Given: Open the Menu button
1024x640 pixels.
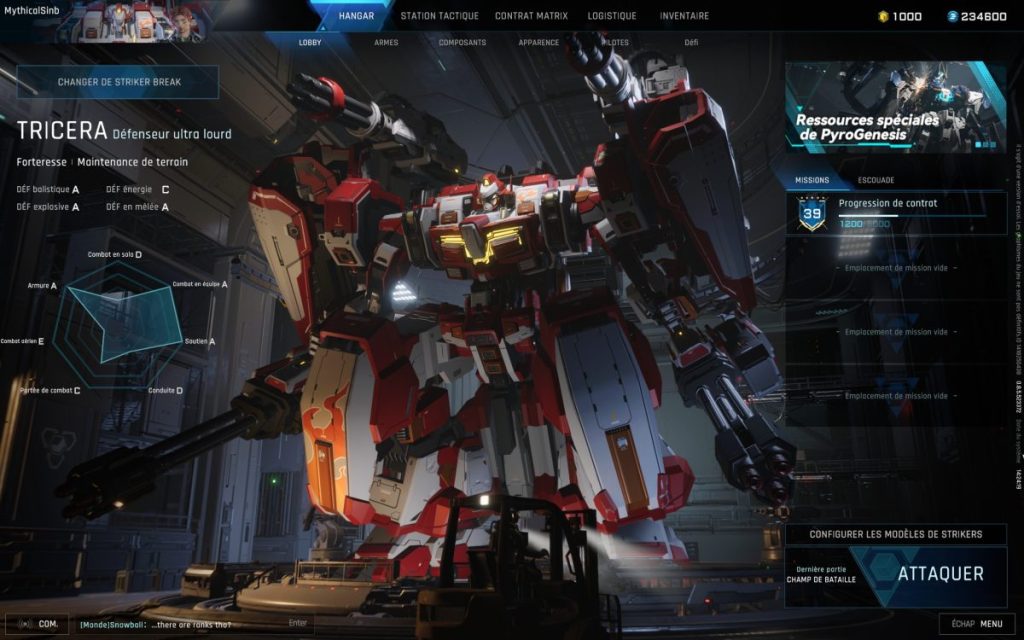Looking at the screenshot, I should (976, 624).
